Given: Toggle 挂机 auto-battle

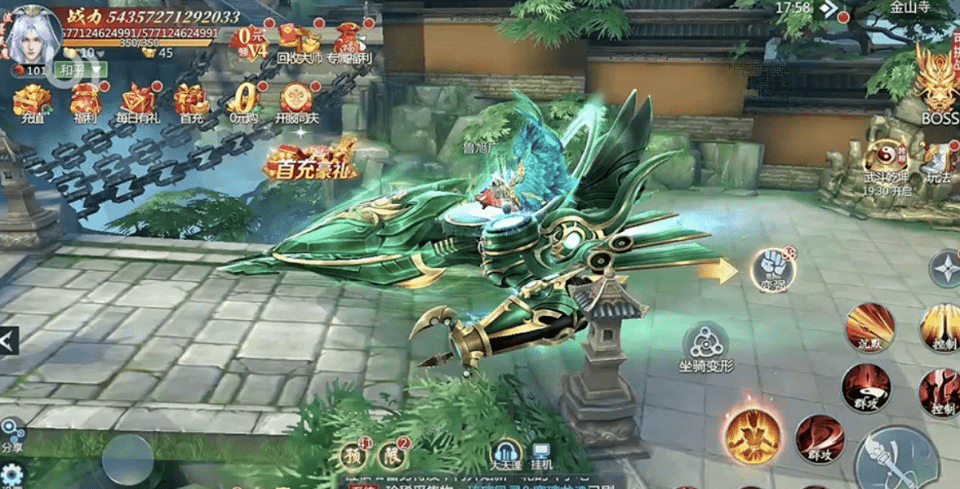Looking at the screenshot, I should point(542,456).
